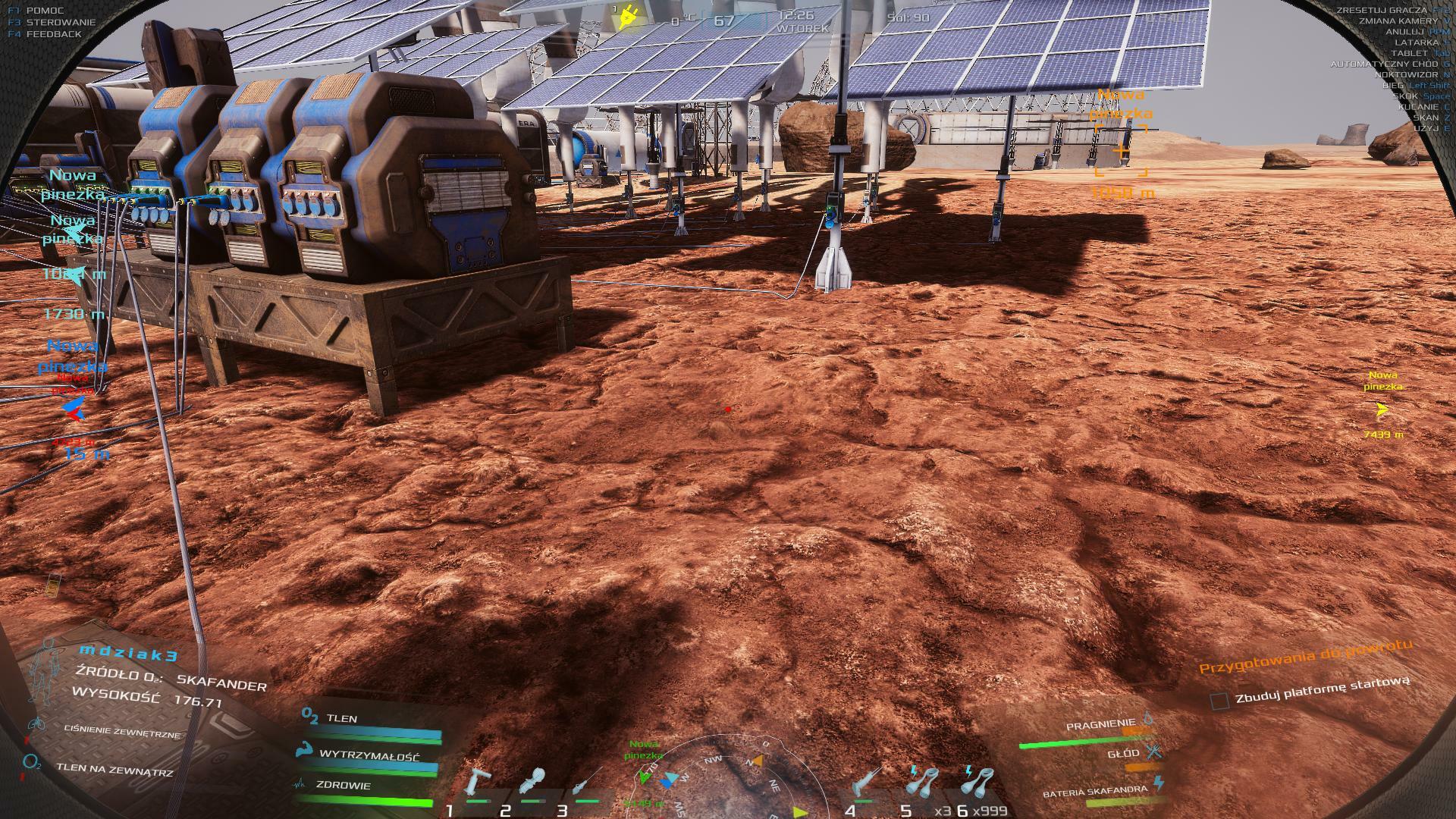Open the 'Przygotowania do powrotu' quest tracker
The height and width of the screenshot is (819, 1456).
pos(1305,657)
